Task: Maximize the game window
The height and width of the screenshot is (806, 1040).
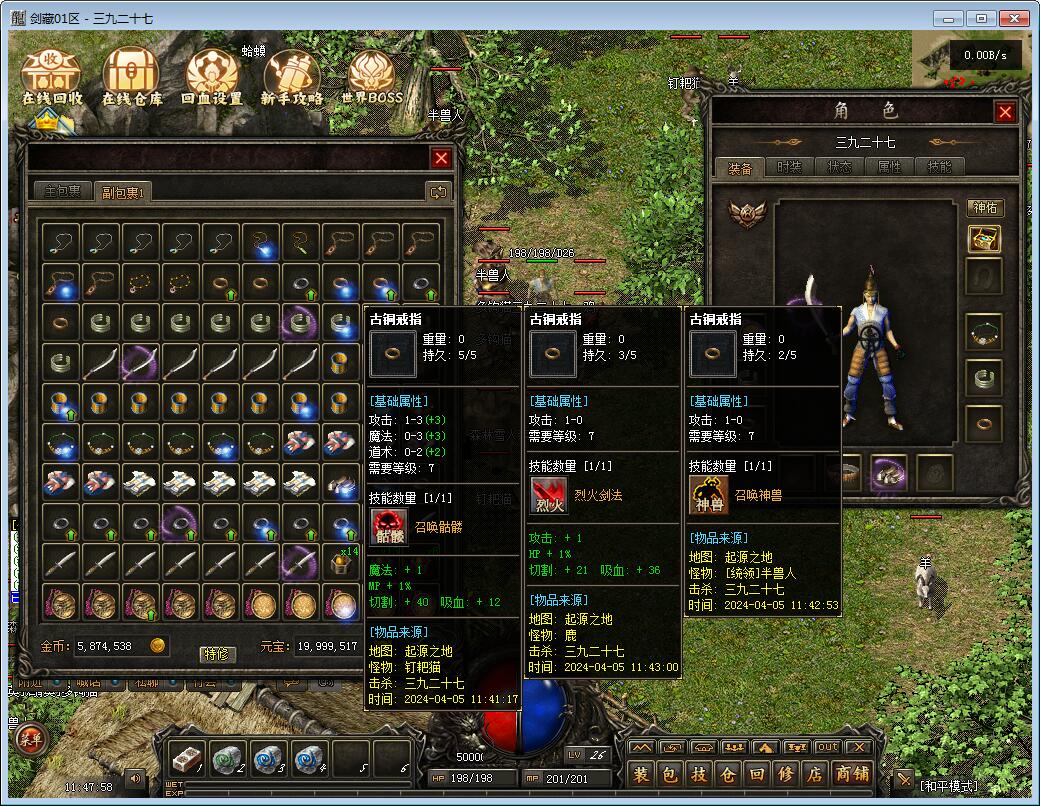Action: pyautogui.click(x=981, y=18)
